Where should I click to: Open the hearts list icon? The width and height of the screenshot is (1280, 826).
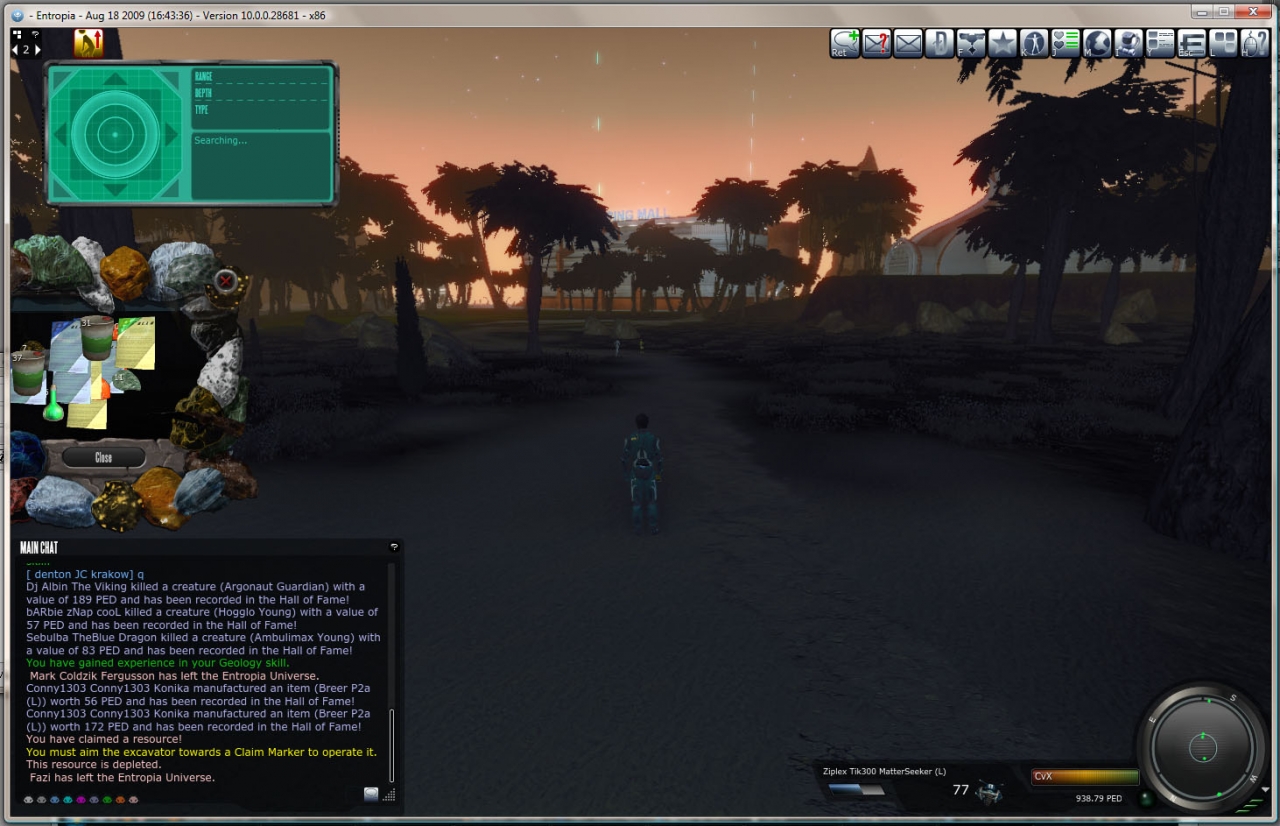[1066, 44]
